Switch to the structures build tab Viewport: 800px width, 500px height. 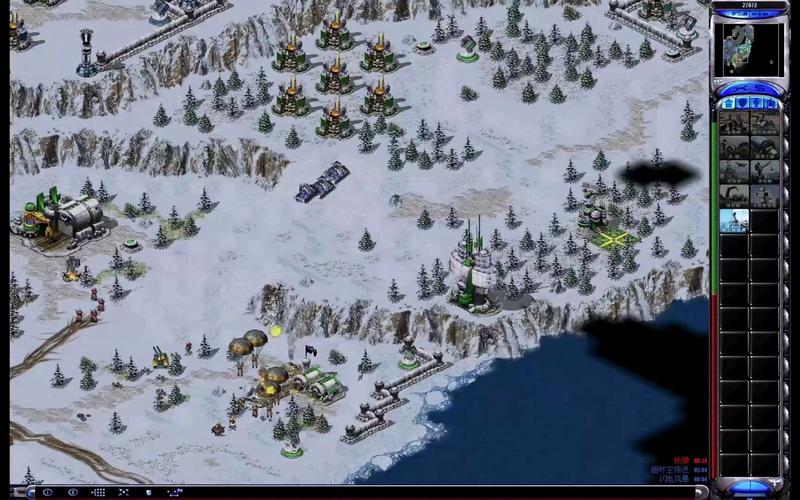(x=728, y=103)
